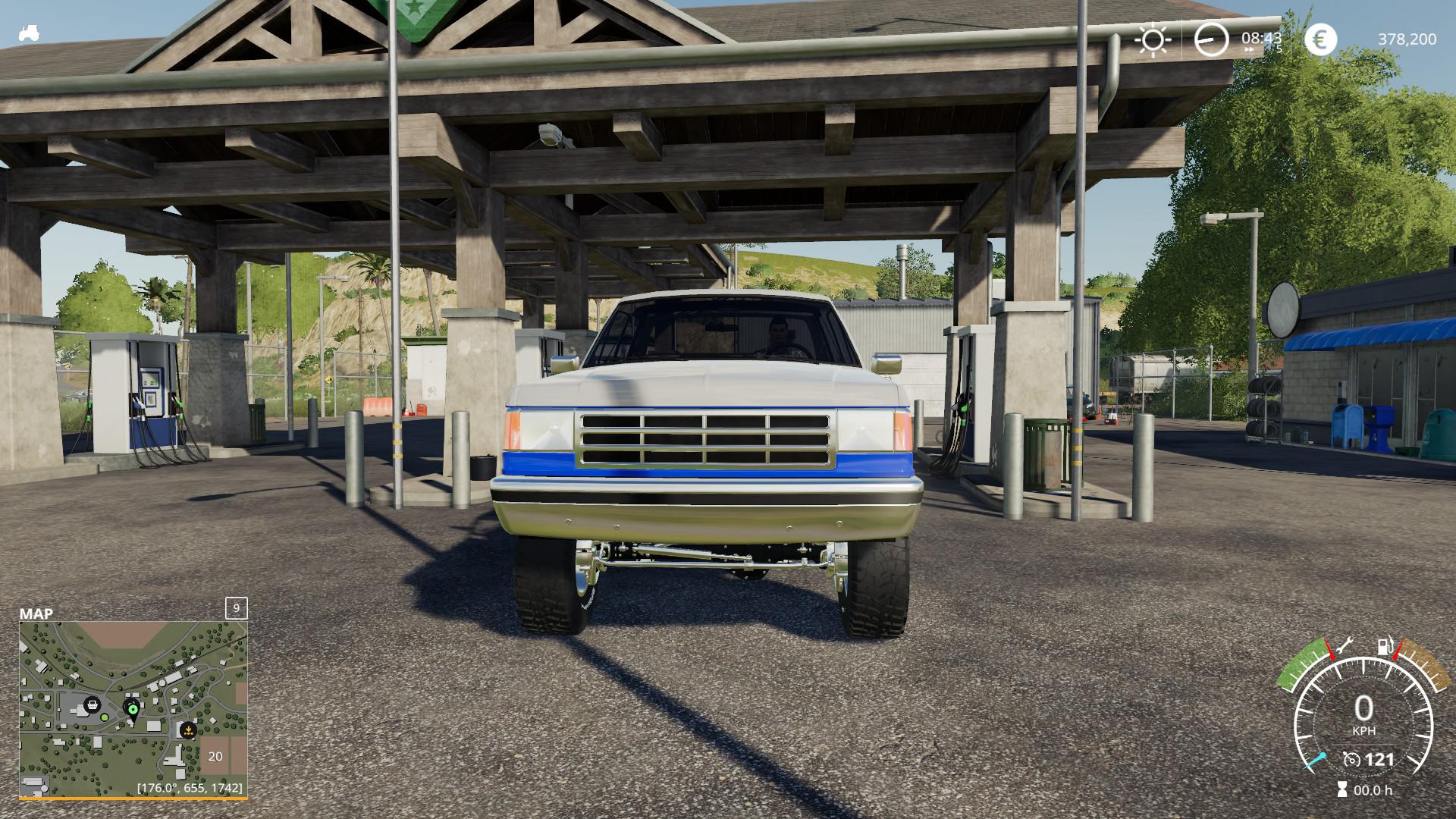Click the clock icon beside the time
1456x819 pixels.
1210,39
